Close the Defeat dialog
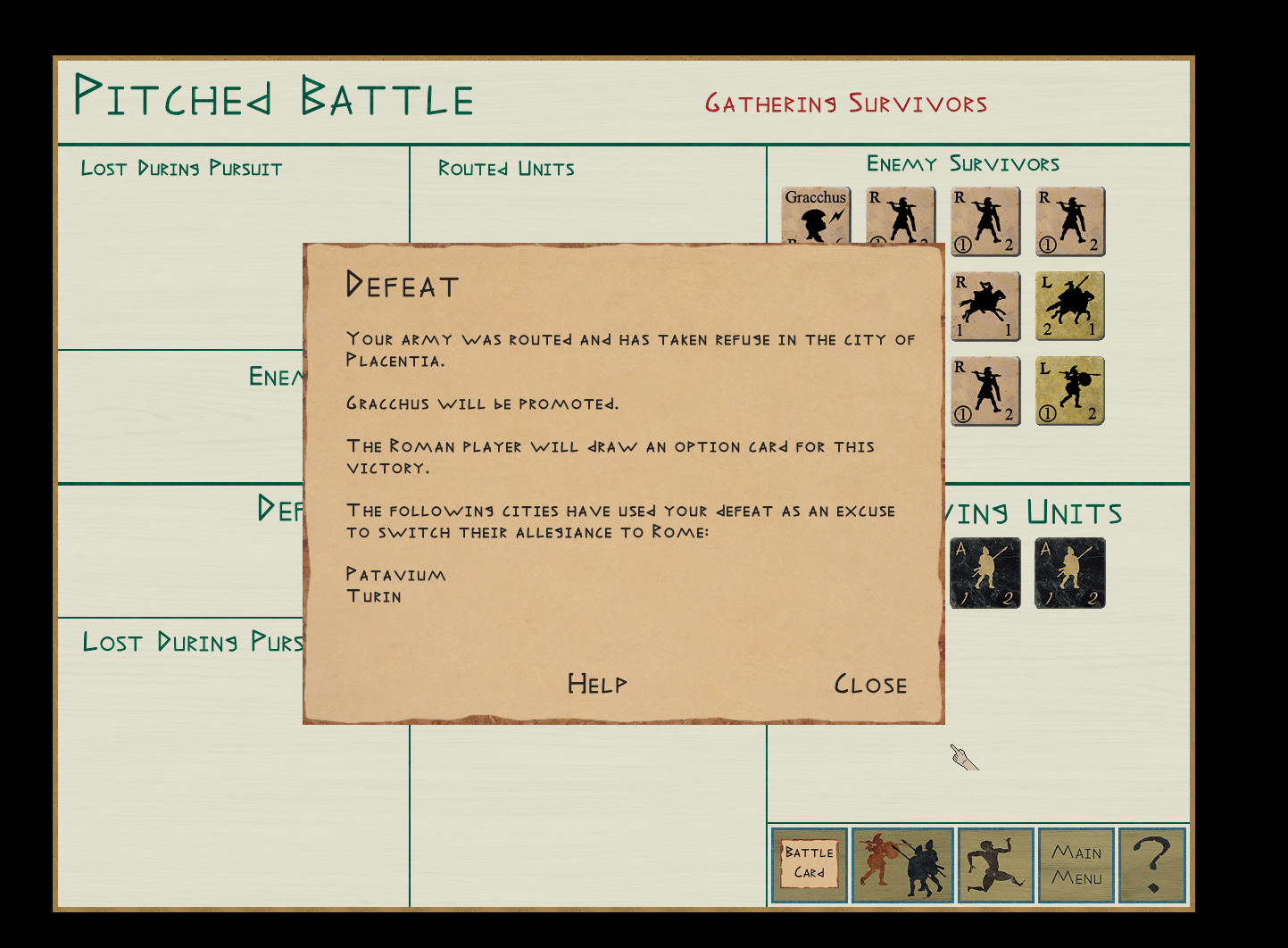The image size is (1288, 948). pos(870,685)
